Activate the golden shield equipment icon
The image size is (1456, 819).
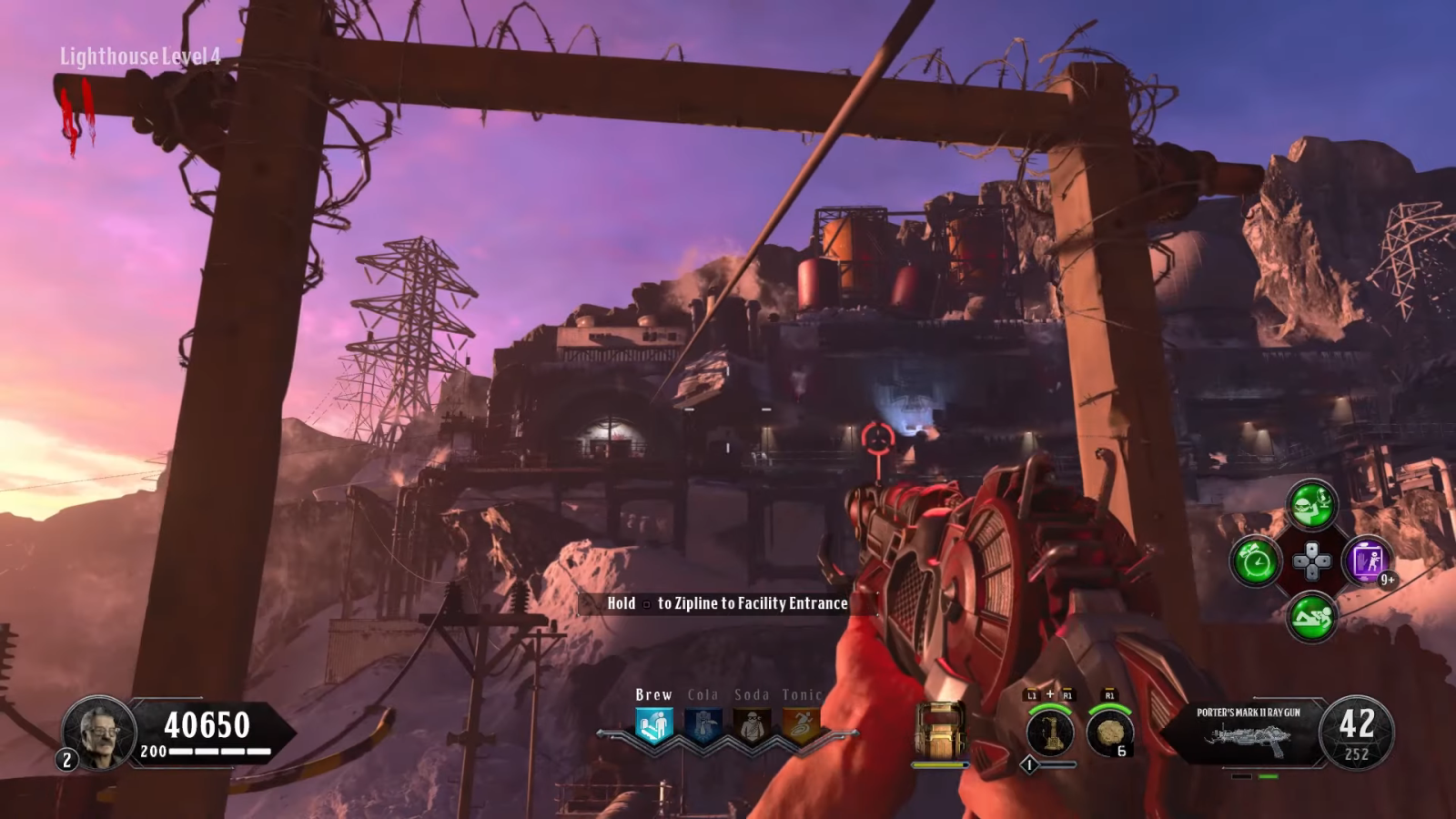[939, 730]
